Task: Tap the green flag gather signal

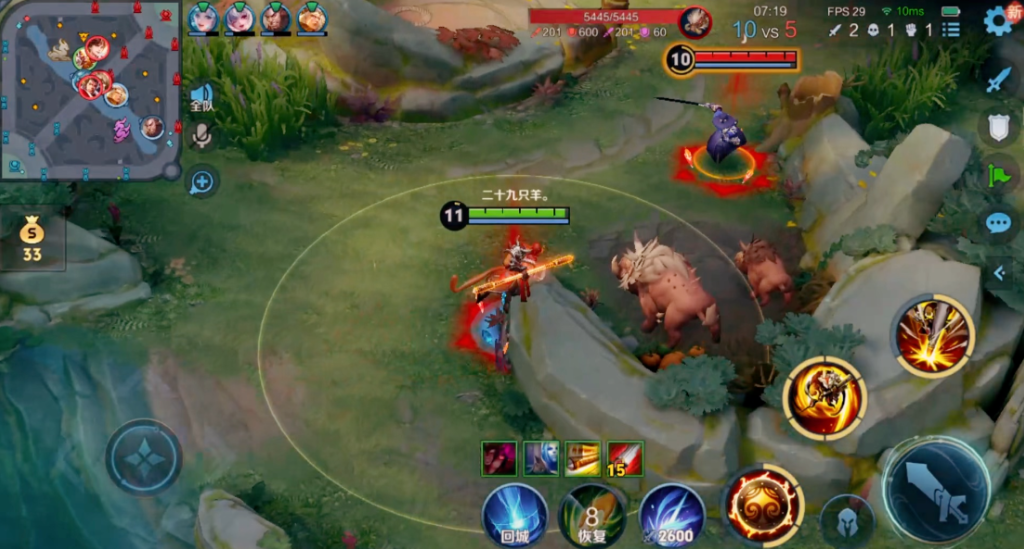Action: point(999,175)
